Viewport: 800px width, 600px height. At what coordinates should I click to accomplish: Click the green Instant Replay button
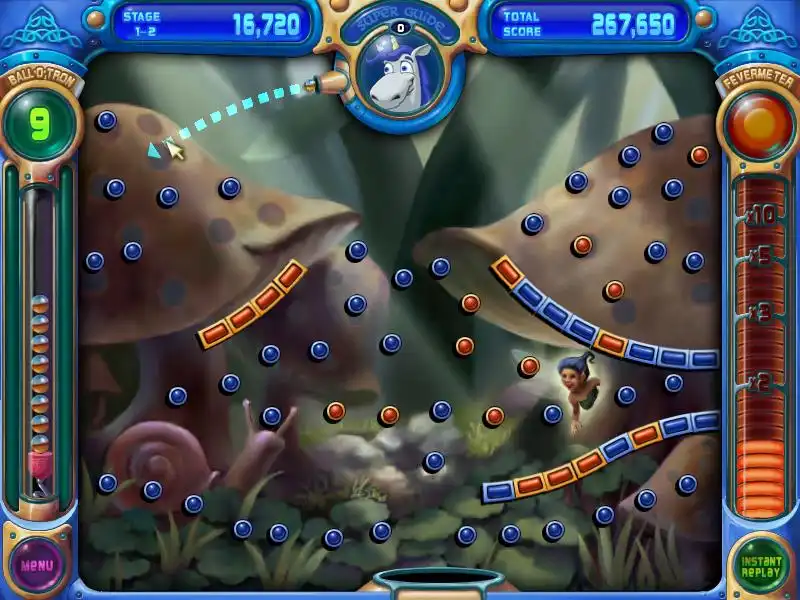point(760,564)
